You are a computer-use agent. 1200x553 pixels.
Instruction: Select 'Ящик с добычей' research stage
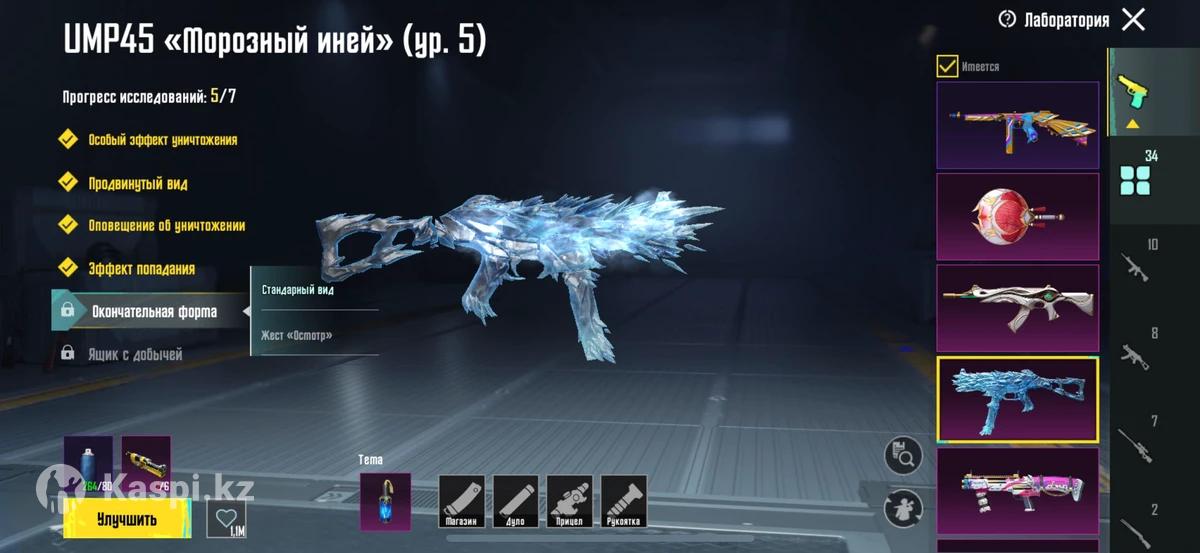tap(134, 354)
